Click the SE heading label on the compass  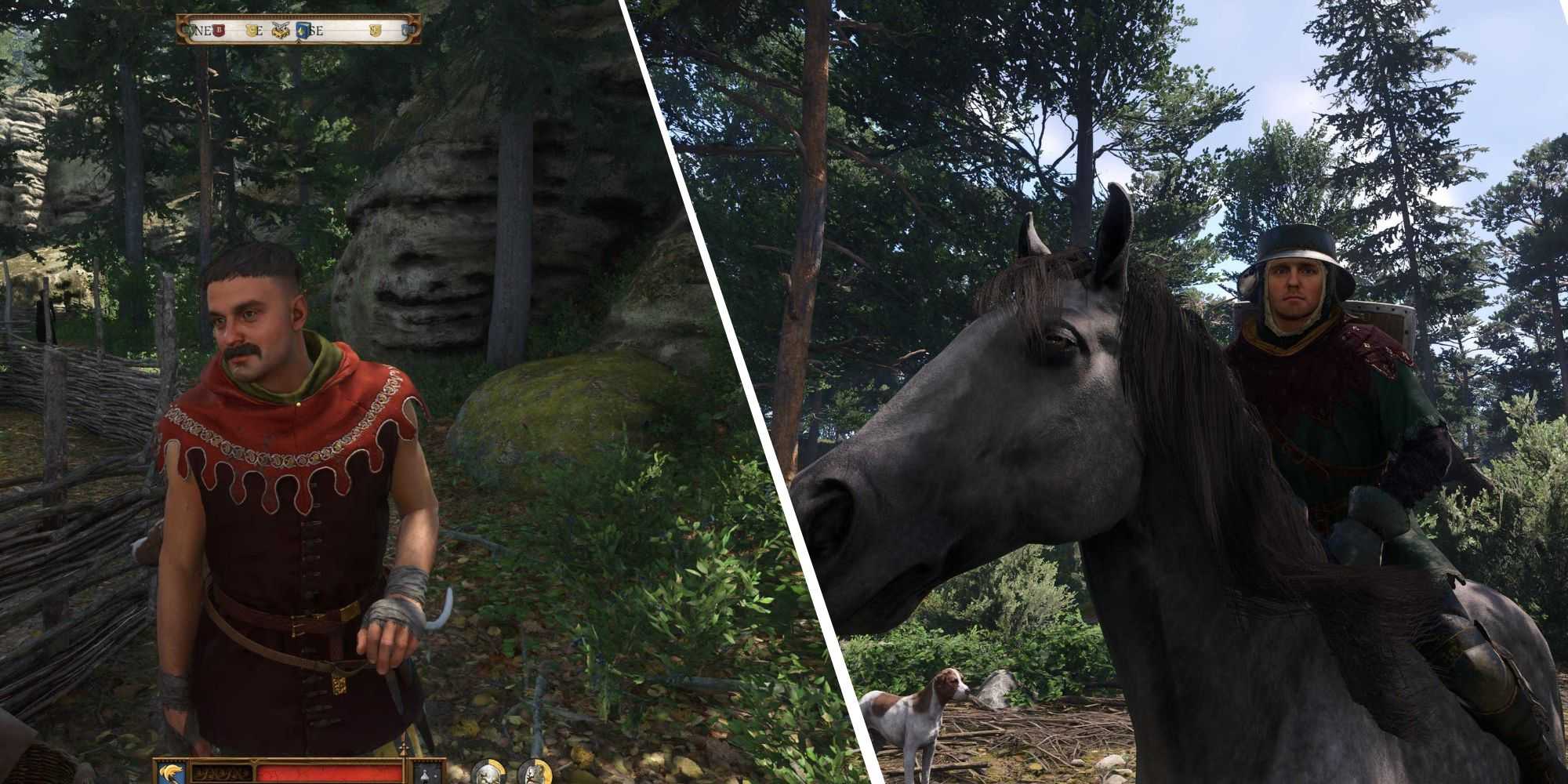317,31
